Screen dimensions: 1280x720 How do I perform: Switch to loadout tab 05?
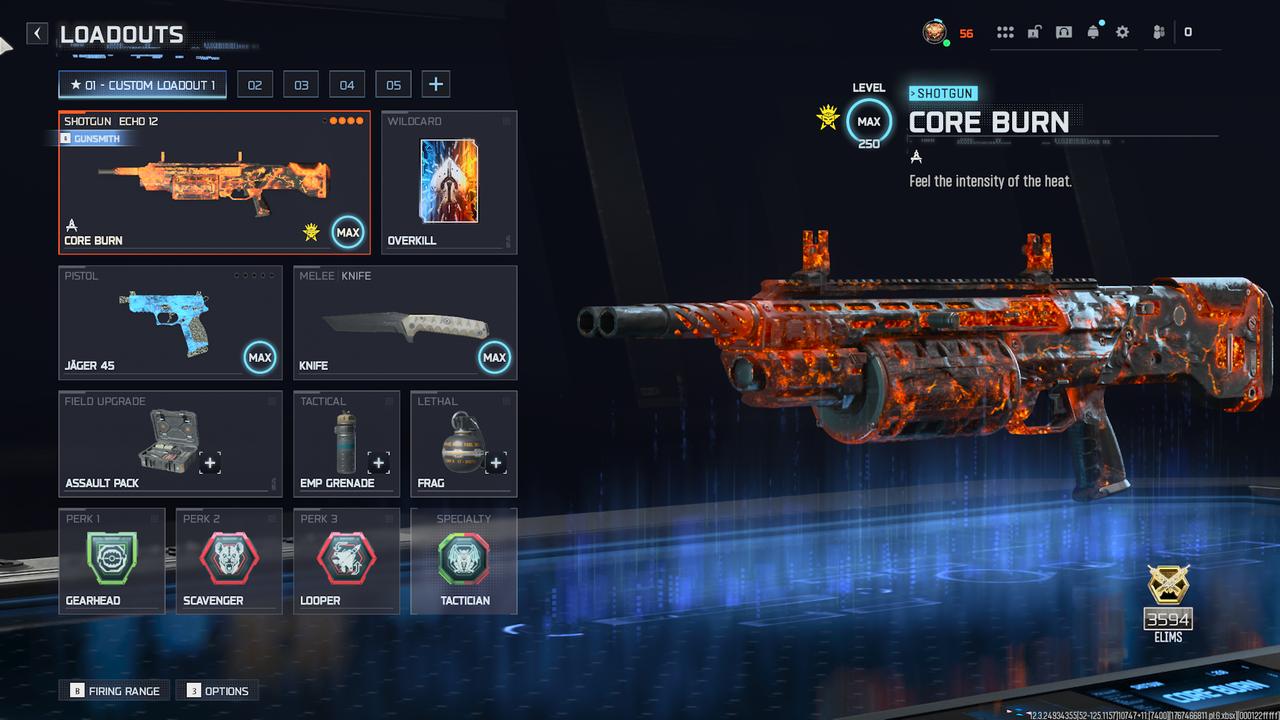click(393, 85)
